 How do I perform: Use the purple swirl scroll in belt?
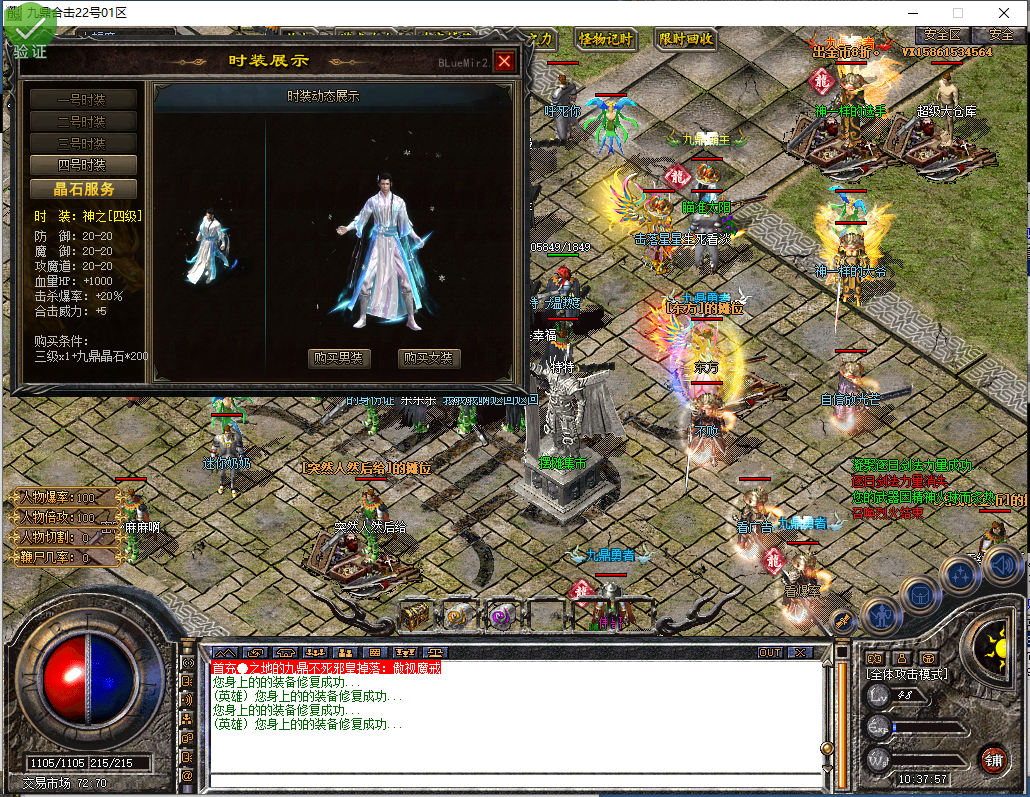click(502, 617)
